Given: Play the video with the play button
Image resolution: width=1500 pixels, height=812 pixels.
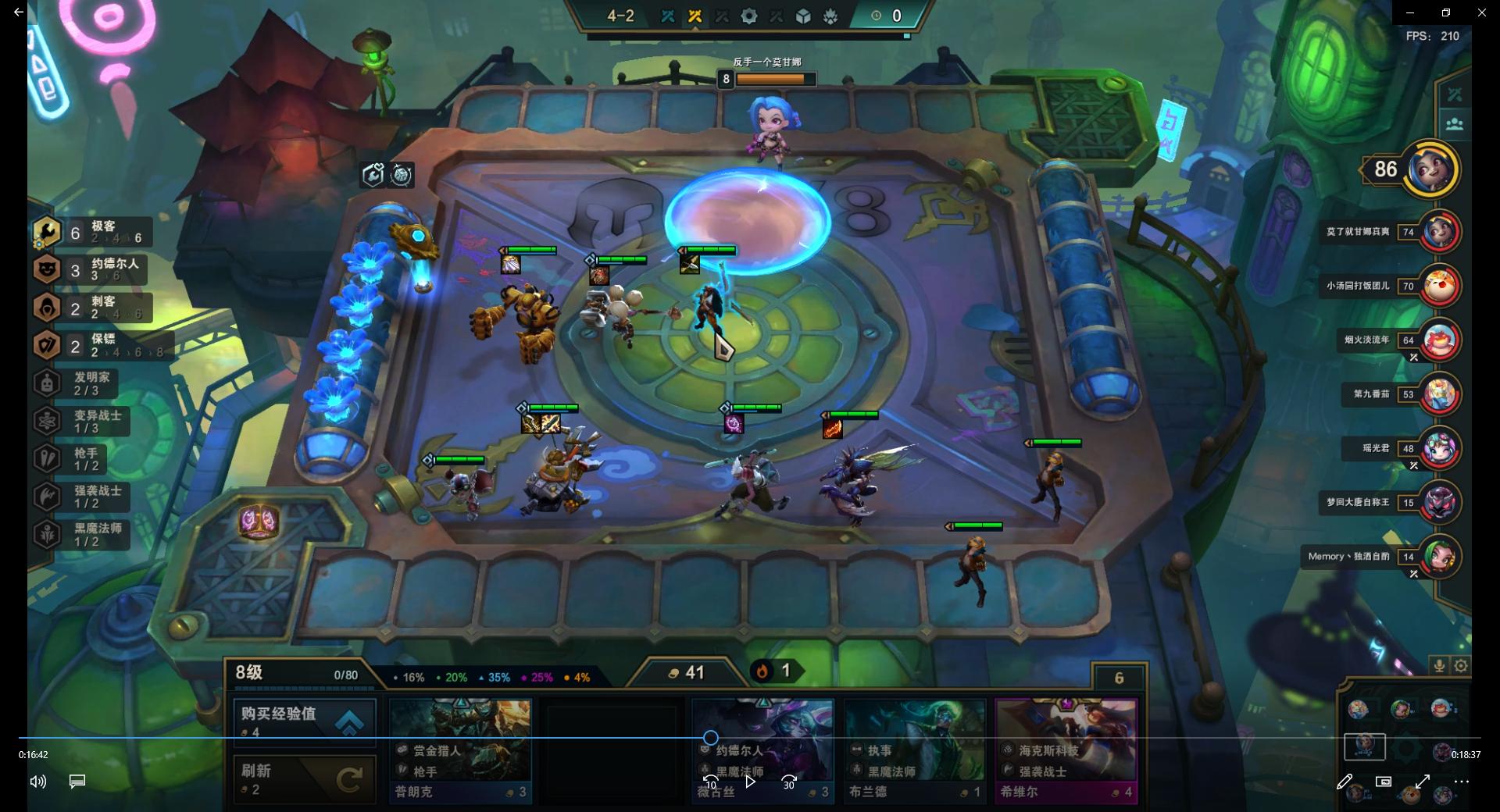Looking at the screenshot, I should 750,781.
